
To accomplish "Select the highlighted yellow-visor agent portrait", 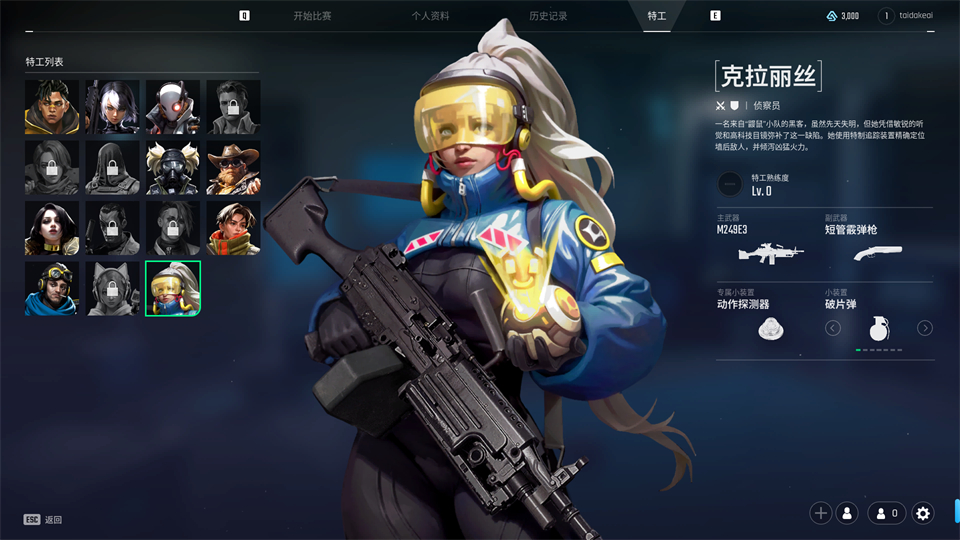I will 173,288.
